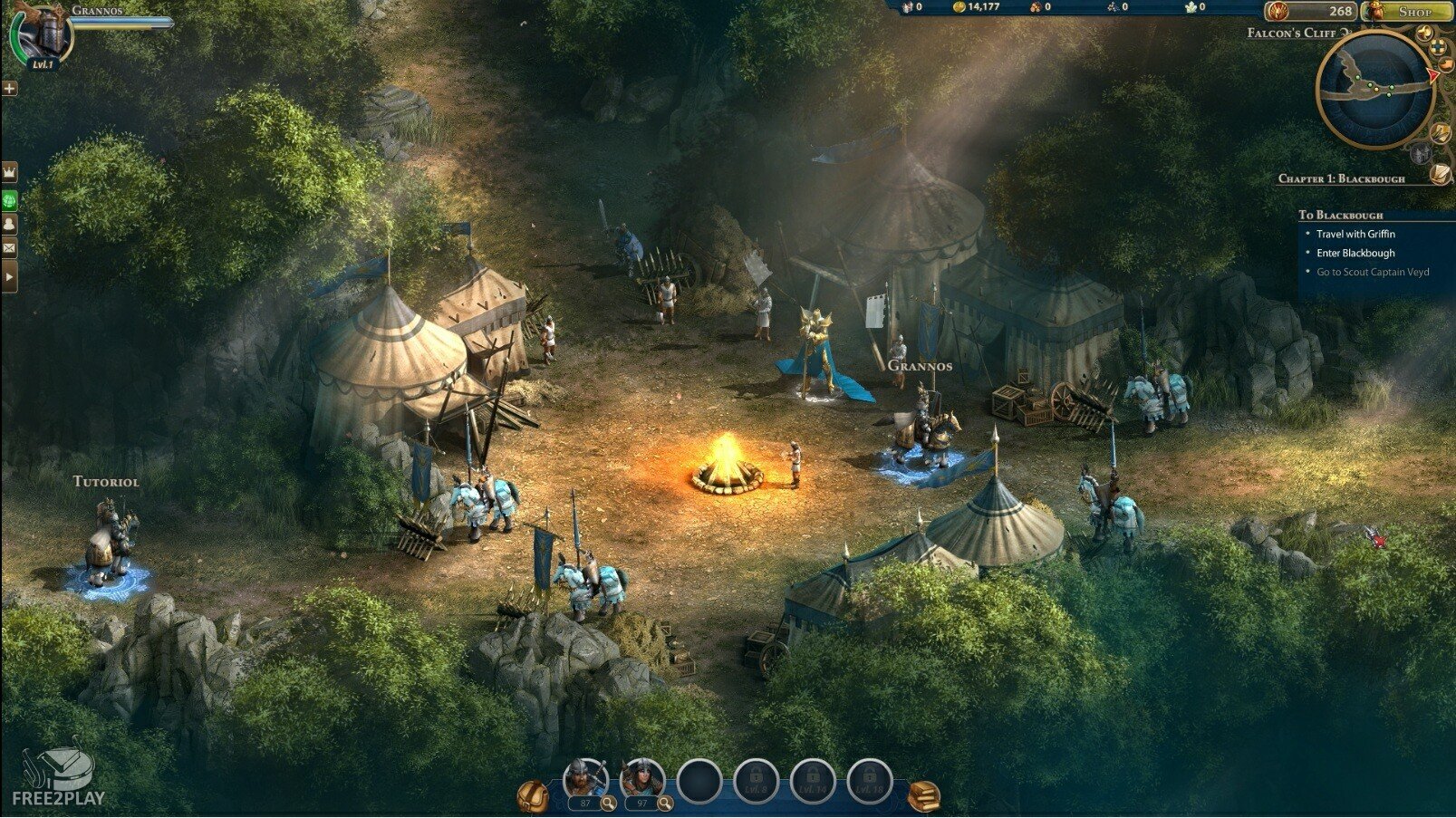Open the Shop
The width and height of the screenshot is (1456, 818).
coord(1407,12)
